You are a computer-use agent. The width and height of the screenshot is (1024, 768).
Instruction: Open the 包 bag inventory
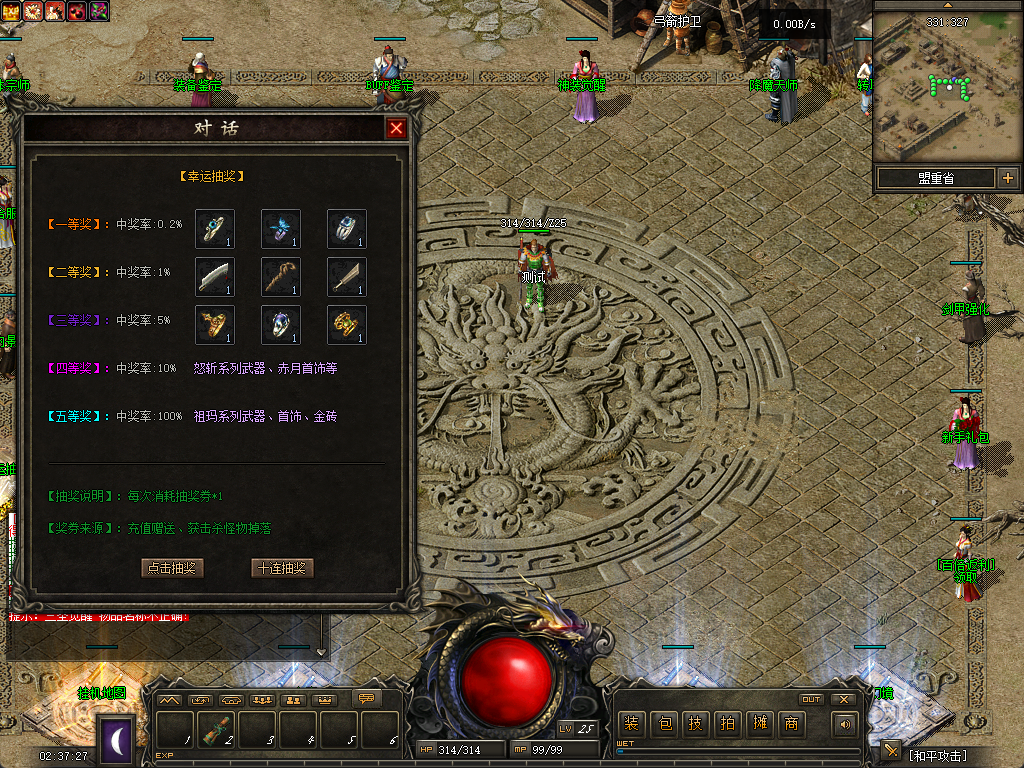pyautogui.click(x=663, y=724)
